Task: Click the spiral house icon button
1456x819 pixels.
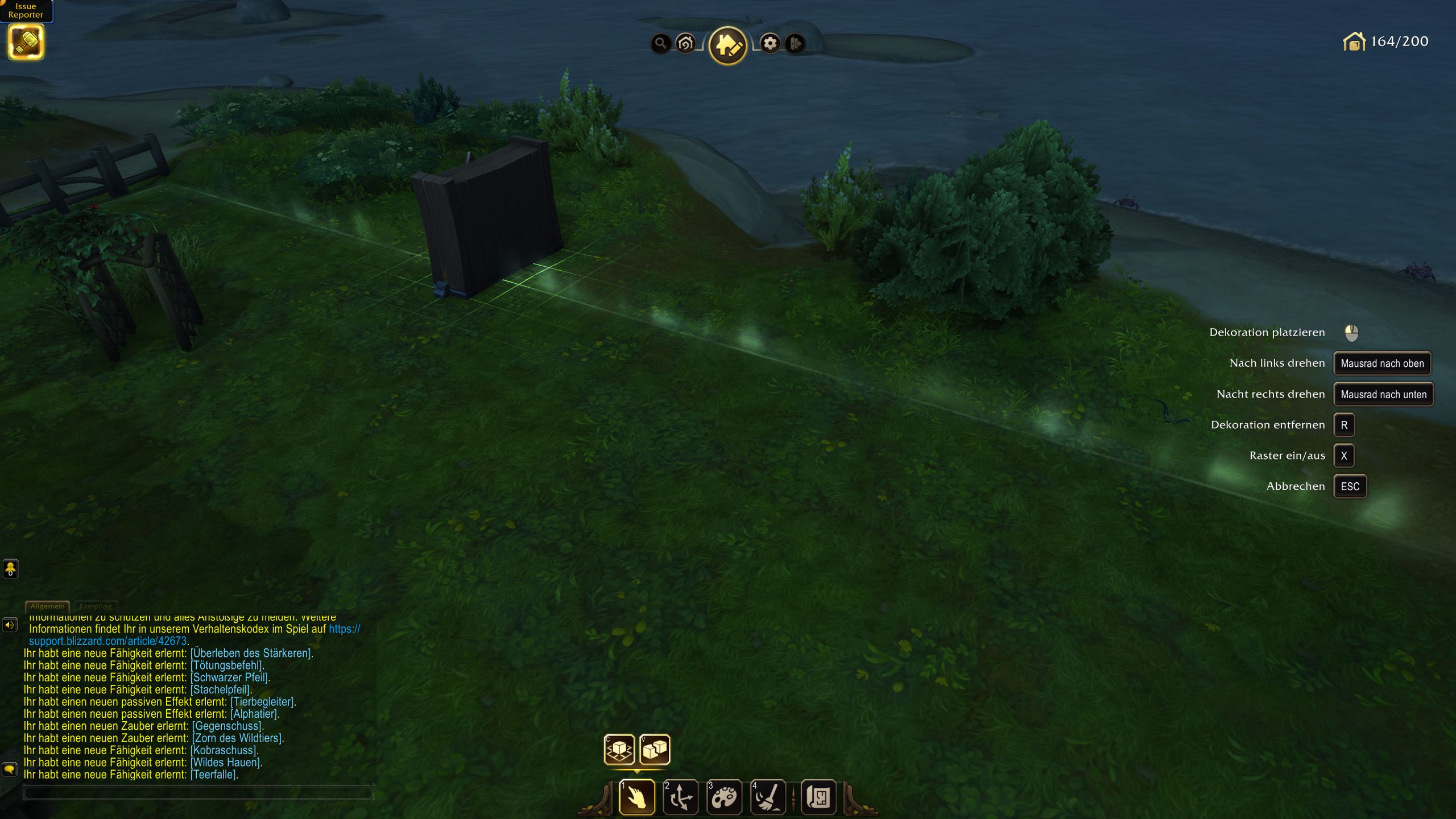Action: point(686,43)
